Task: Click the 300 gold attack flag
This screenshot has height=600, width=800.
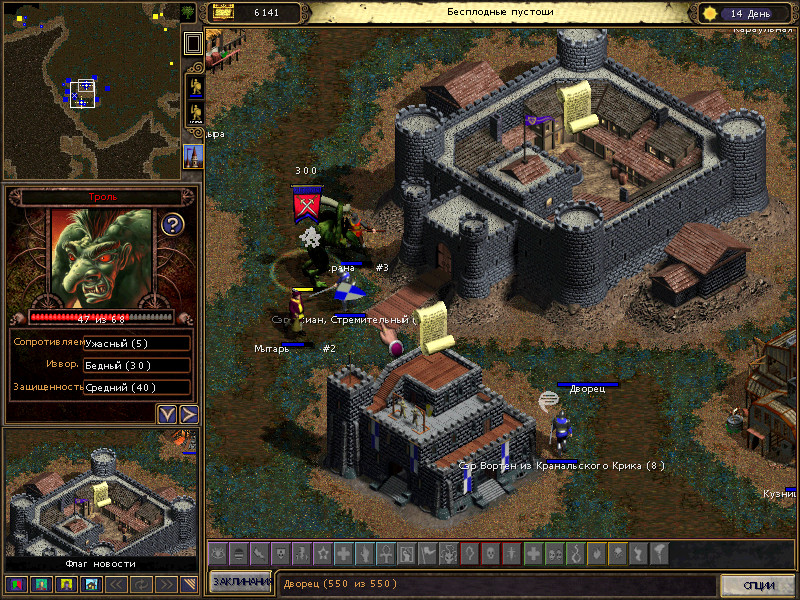Action: pos(305,203)
